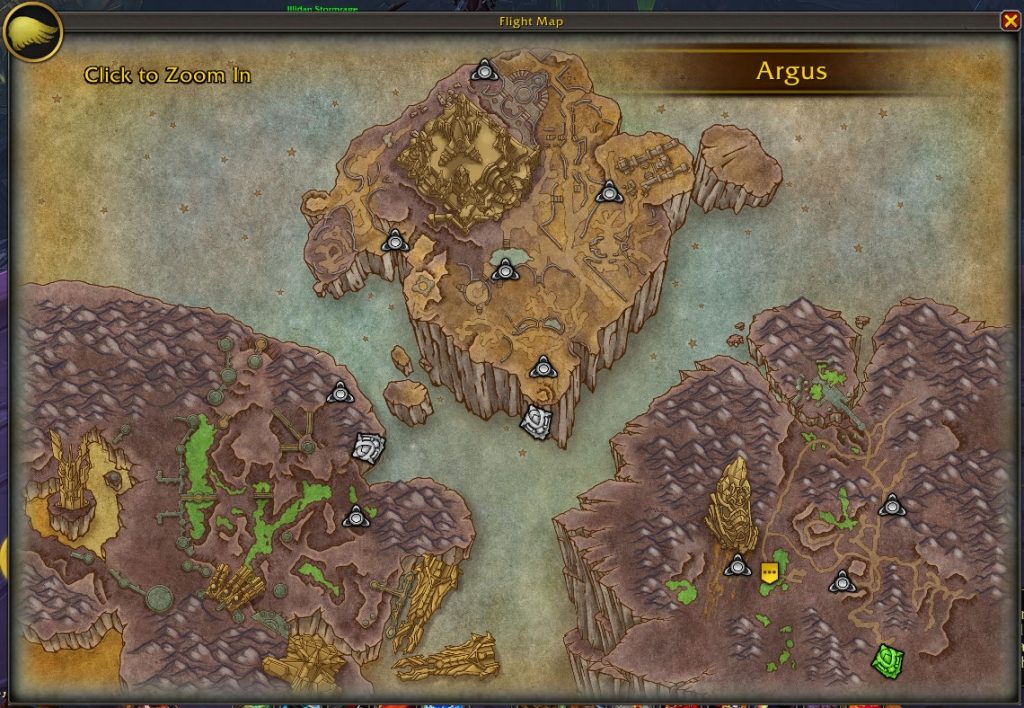This screenshot has height=708, width=1024.
Task: Select the western flight point next to the green pools
Action: [x=355, y=517]
